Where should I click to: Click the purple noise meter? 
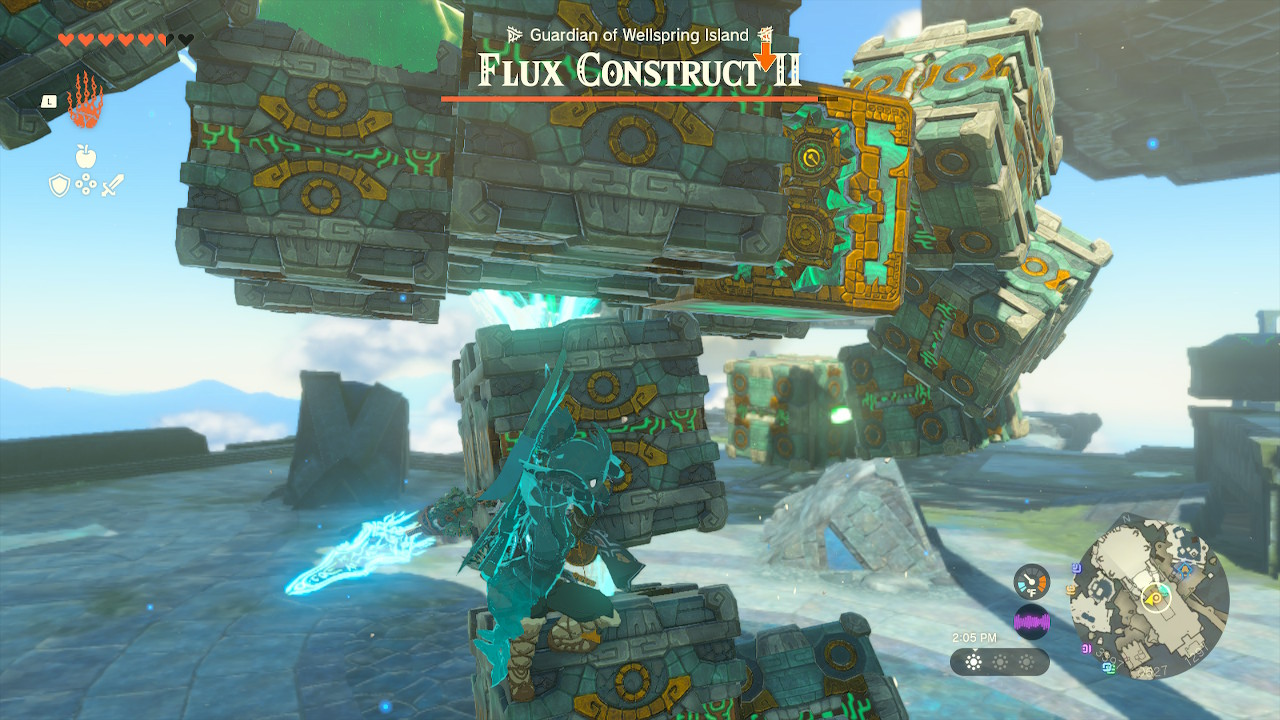[1033, 620]
